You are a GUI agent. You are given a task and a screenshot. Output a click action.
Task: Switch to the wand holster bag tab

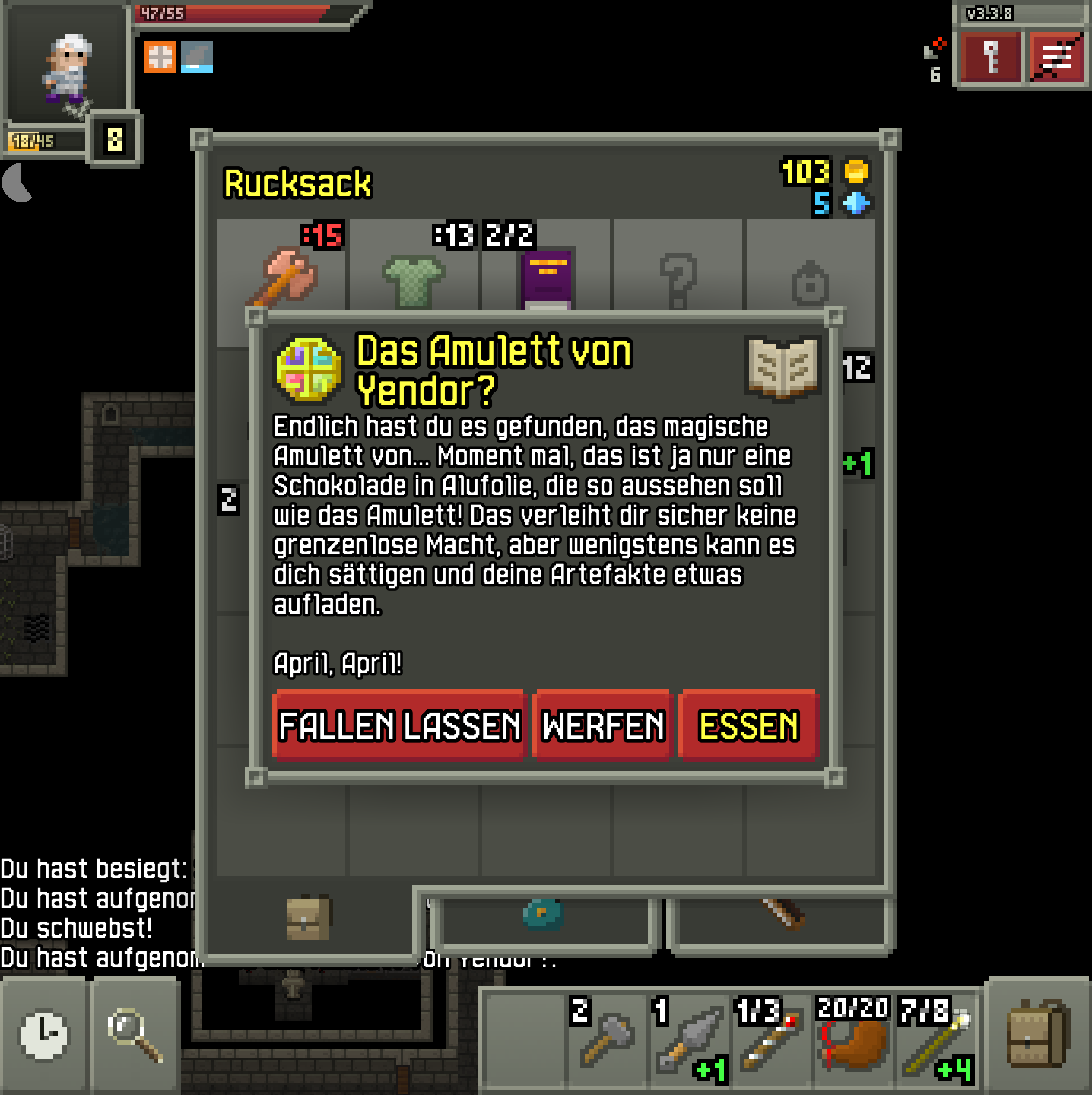coord(781,915)
